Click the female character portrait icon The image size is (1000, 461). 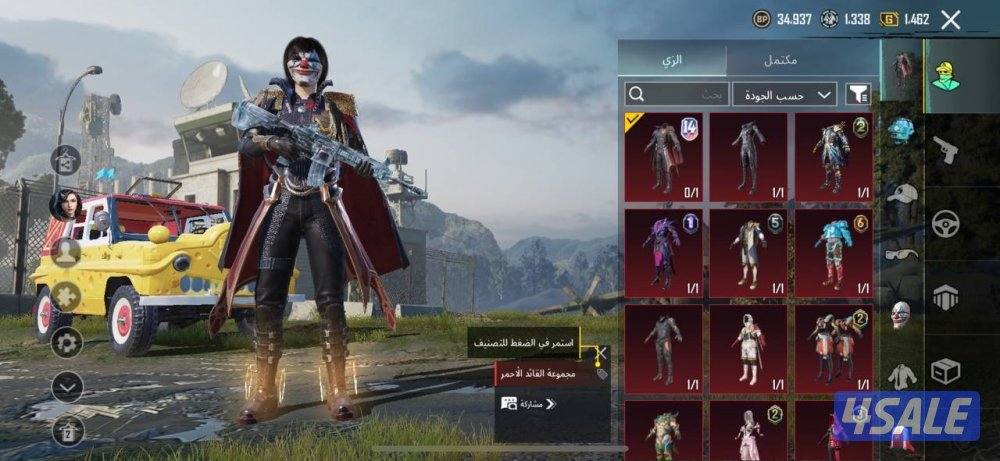tap(65, 204)
